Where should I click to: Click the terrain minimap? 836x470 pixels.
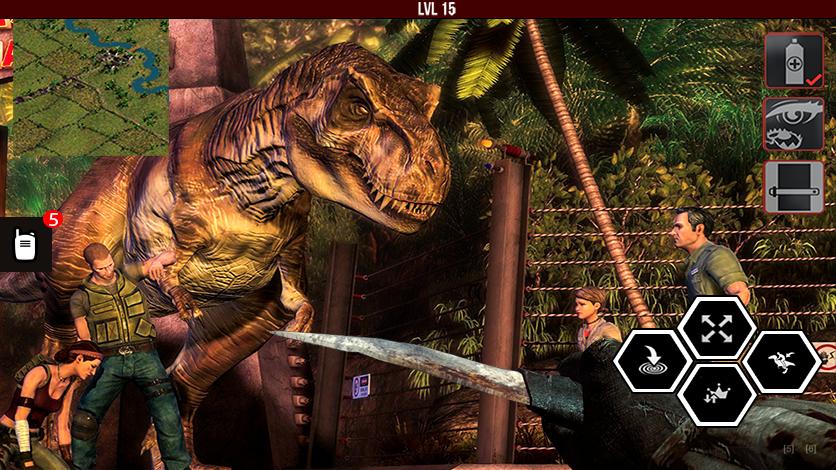pos(90,88)
